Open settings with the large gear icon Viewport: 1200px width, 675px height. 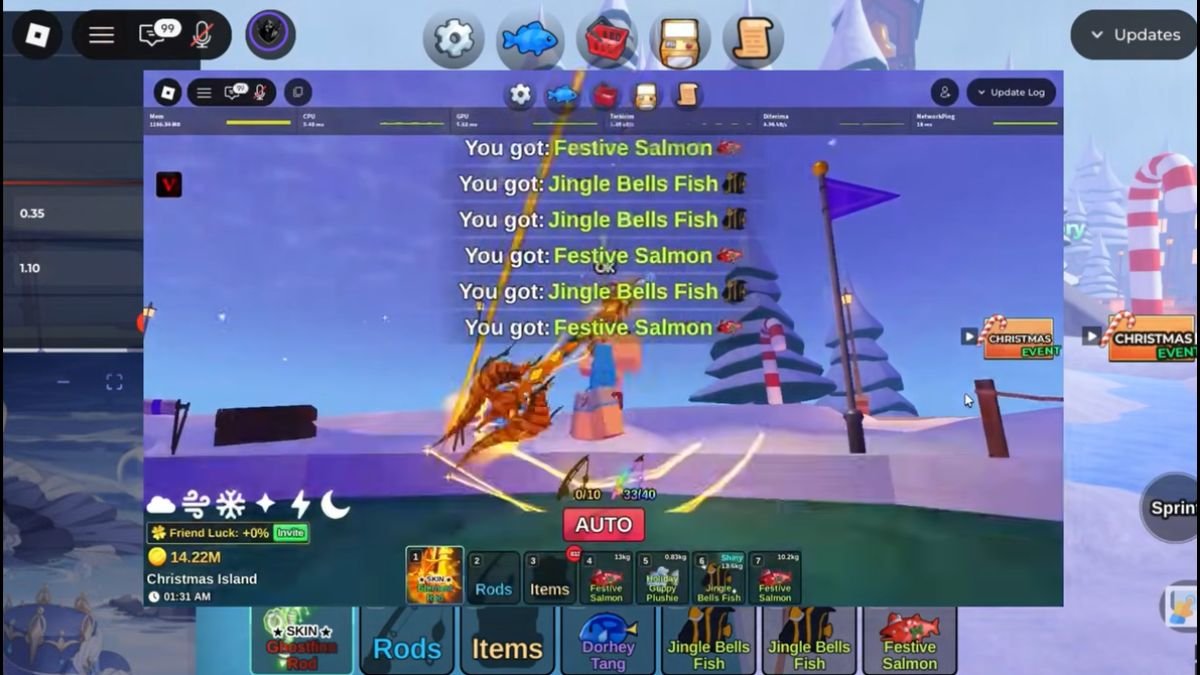coord(453,38)
